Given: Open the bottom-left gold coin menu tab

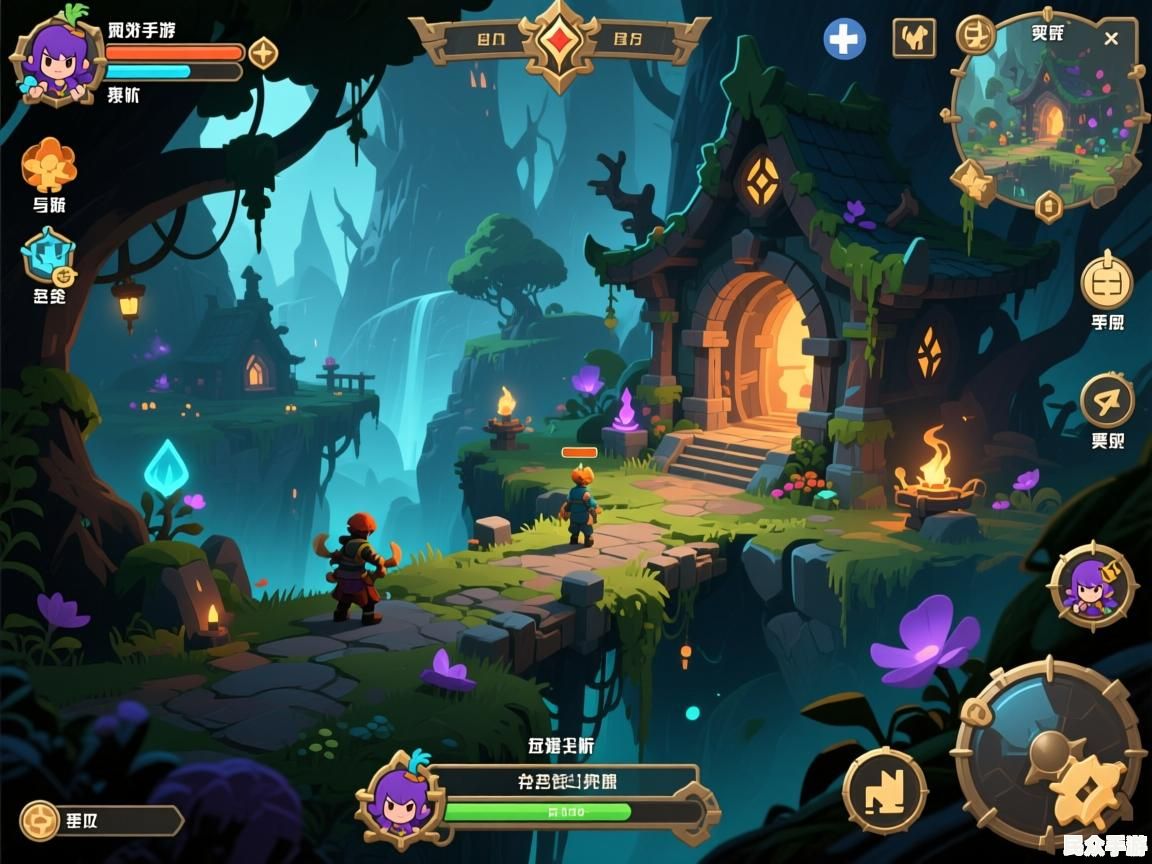Looking at the screenshot, I should 42,821.
